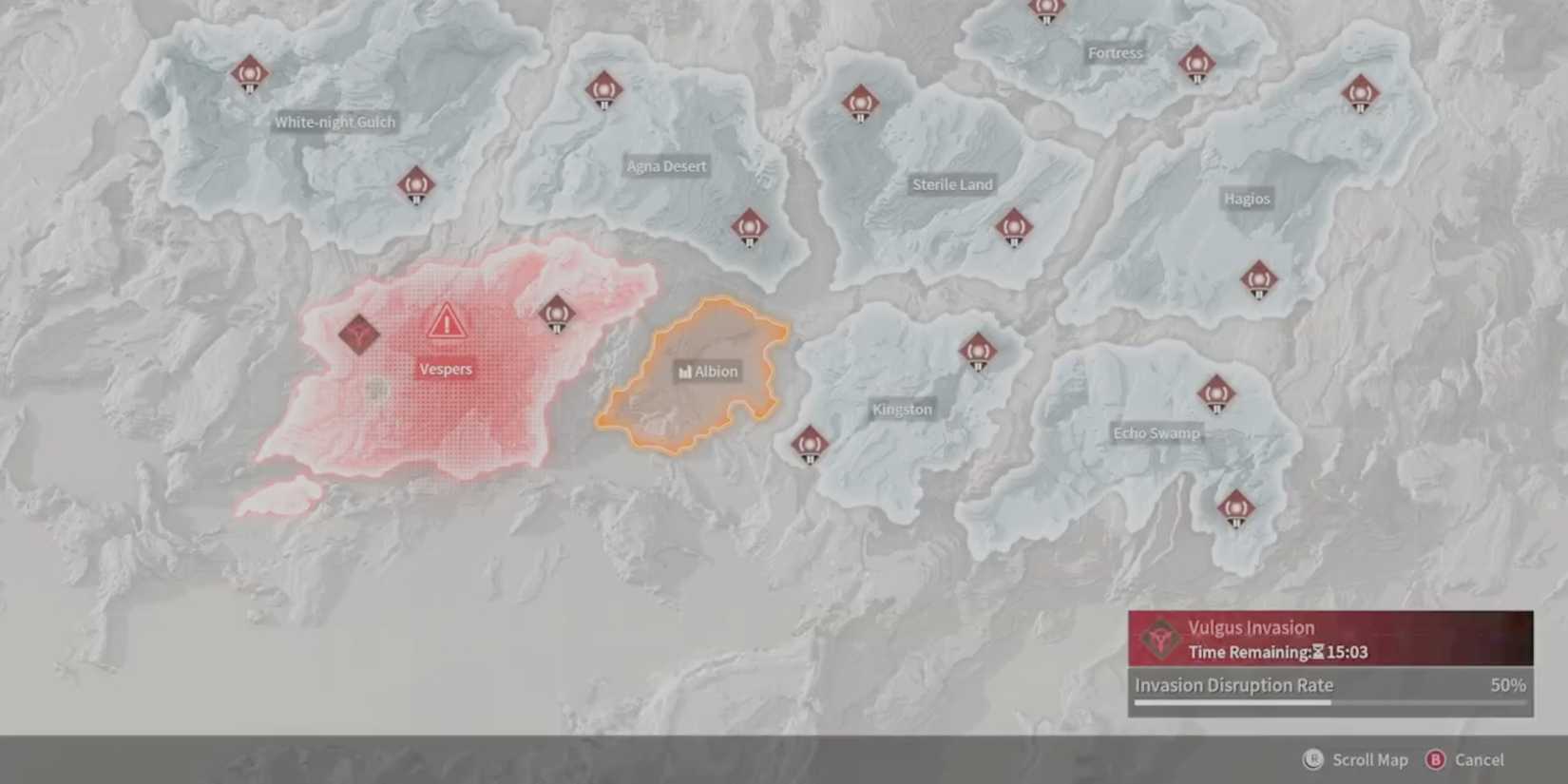This screenshot has height=784, width=1568.
Task: Select the mission diamond in Fortress
Action: 1195,65
